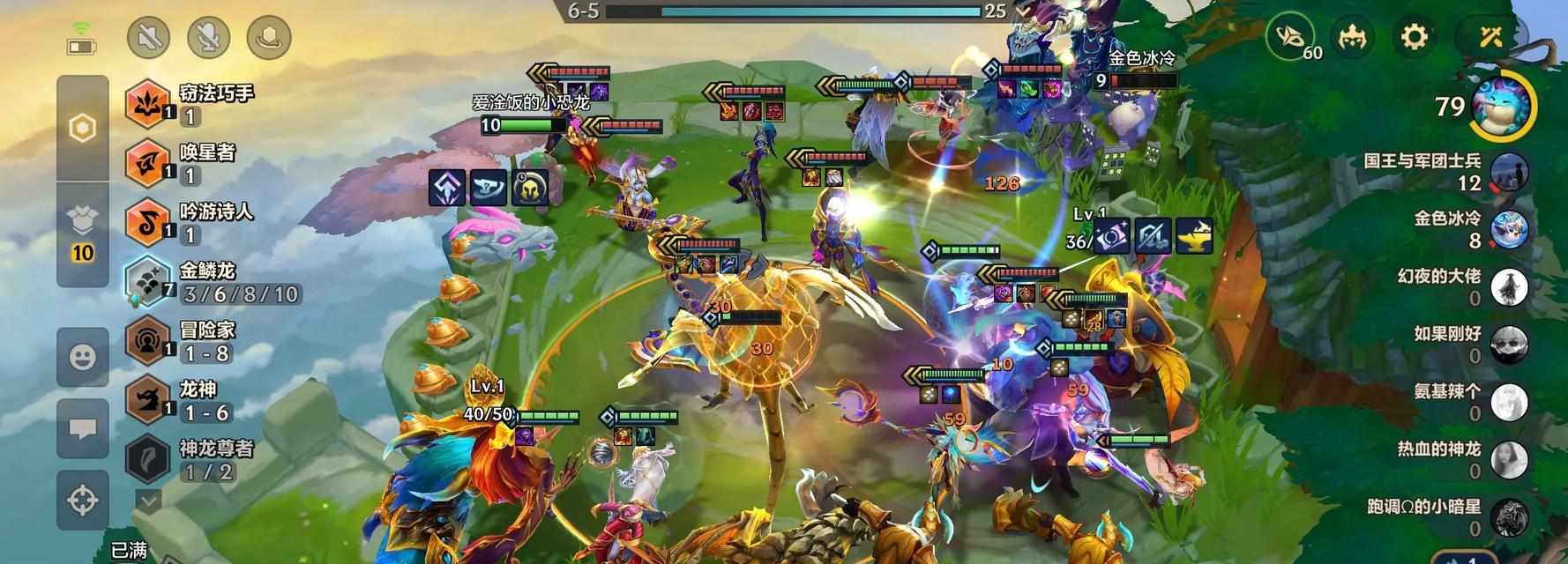Click the crossed swords icon
Viewport: 1568px width, 564px height.
pyautogui.click(x=1490, y=38)
